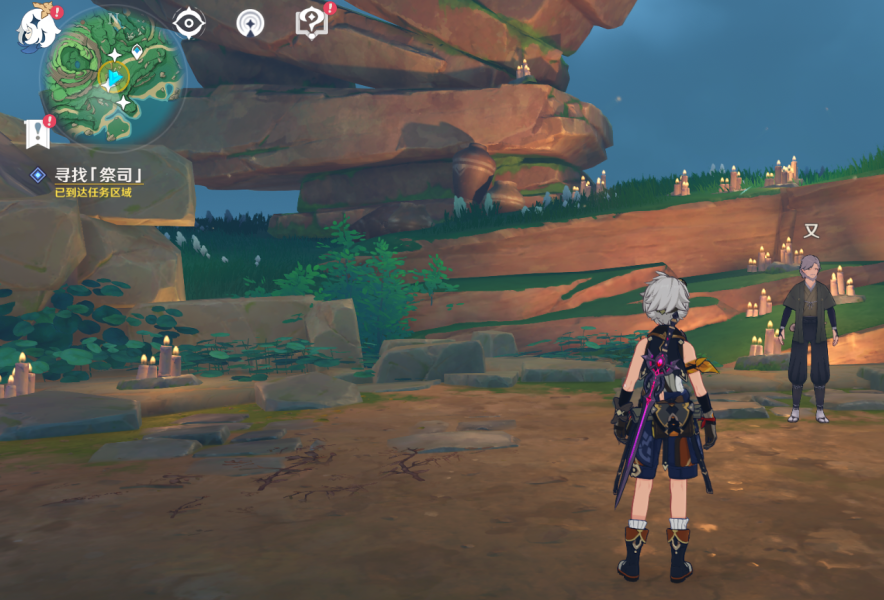Screen dimensions: 884x600
Task: Open the circular minimap
Action: [x=112, y=77]
